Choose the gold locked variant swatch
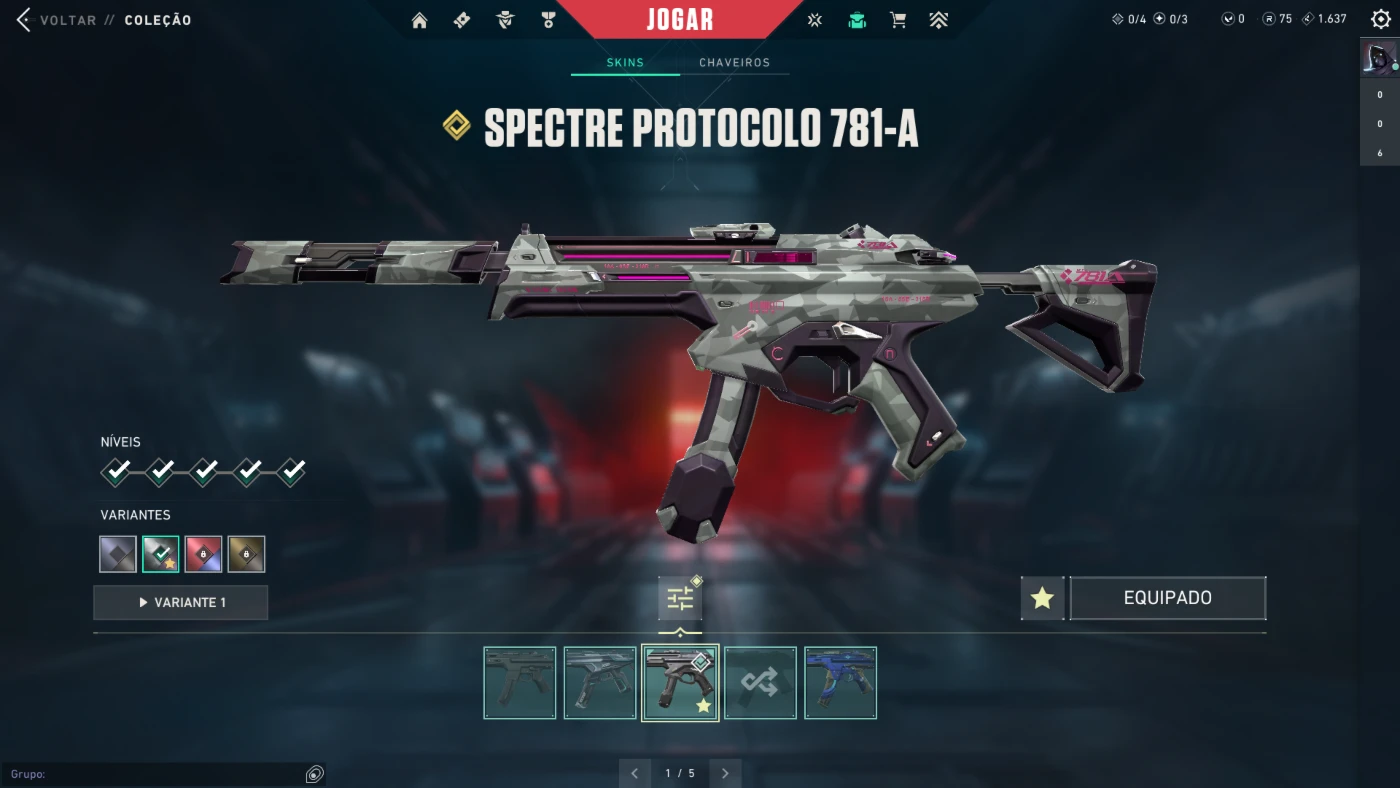The image size is (1400, 788). 246,554
